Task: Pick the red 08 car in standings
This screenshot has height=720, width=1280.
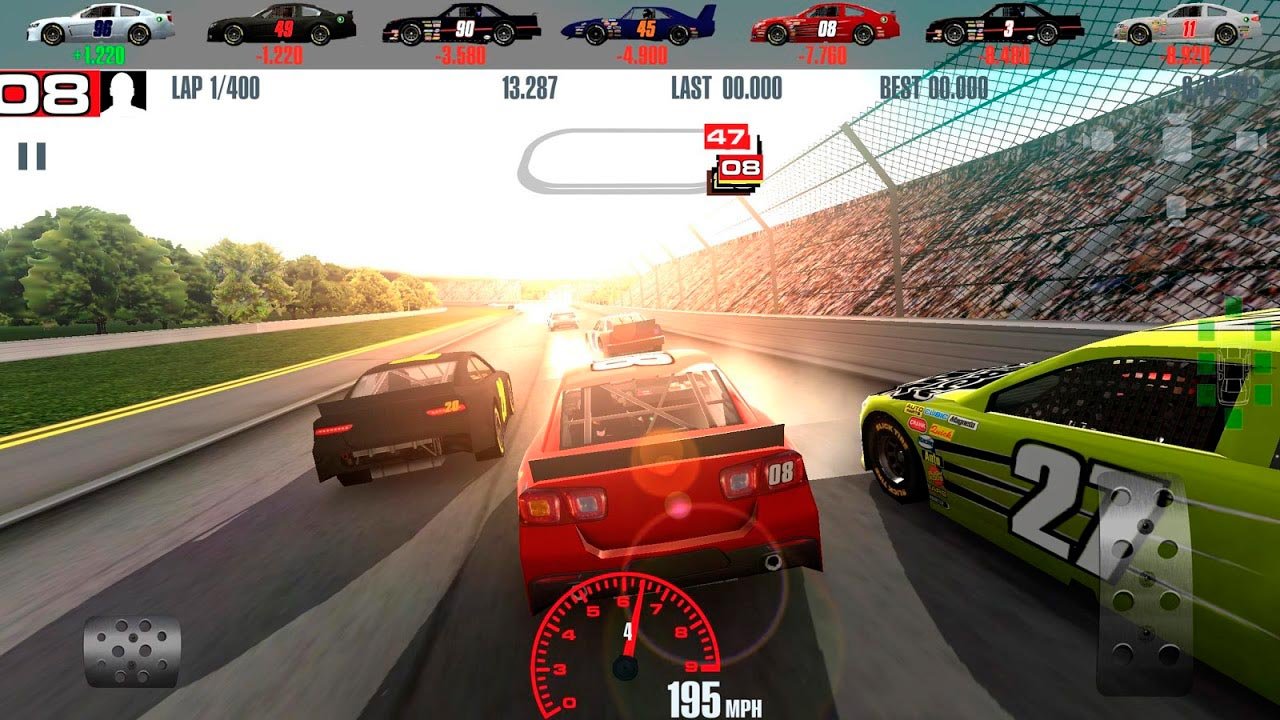Action: [x=824, y=26]
